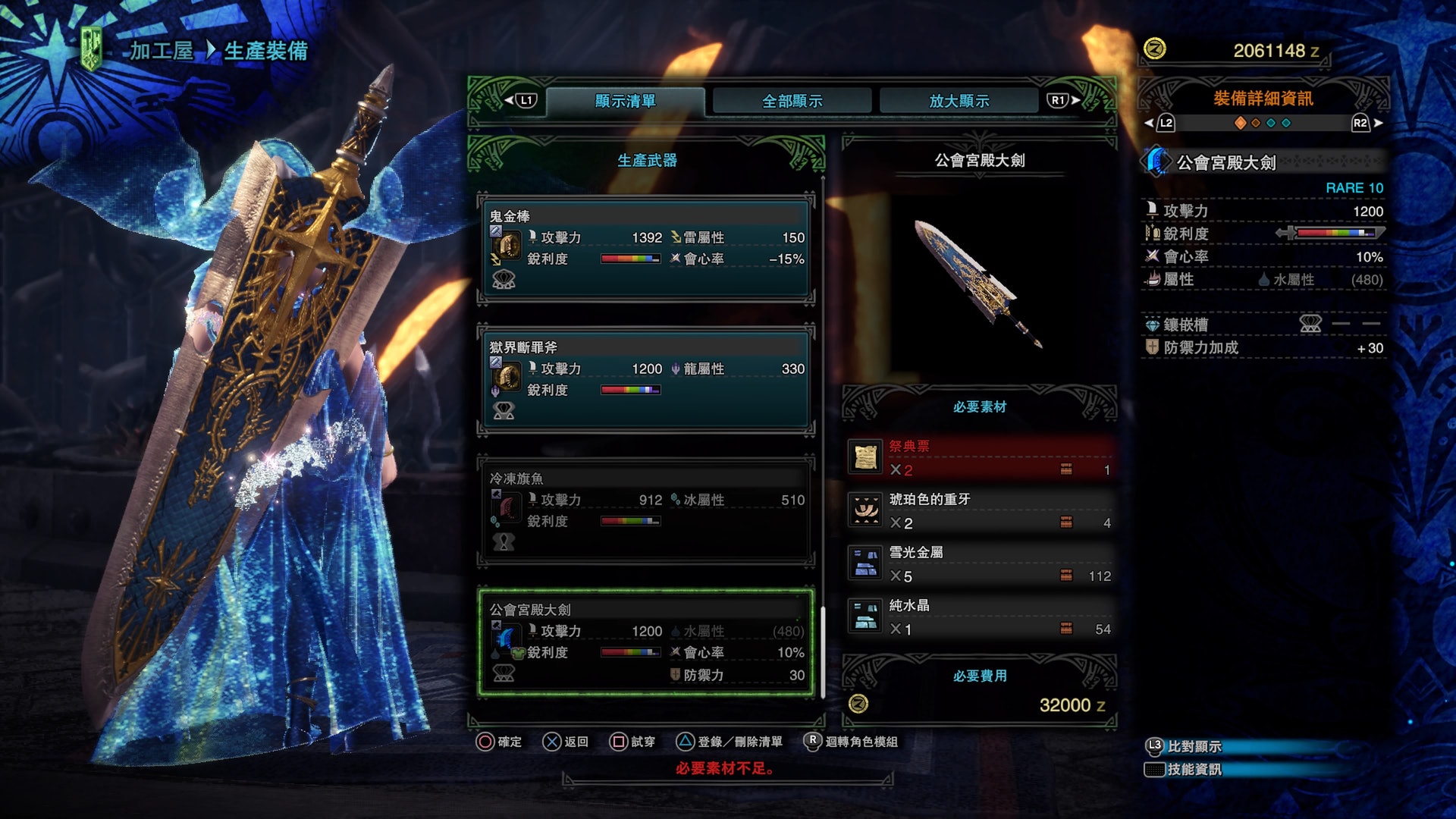The width and height of the screenshot is (1456, 819).
Task: Click the 裝備詳細資訊 panel header
Action: tap(1263, 99)
